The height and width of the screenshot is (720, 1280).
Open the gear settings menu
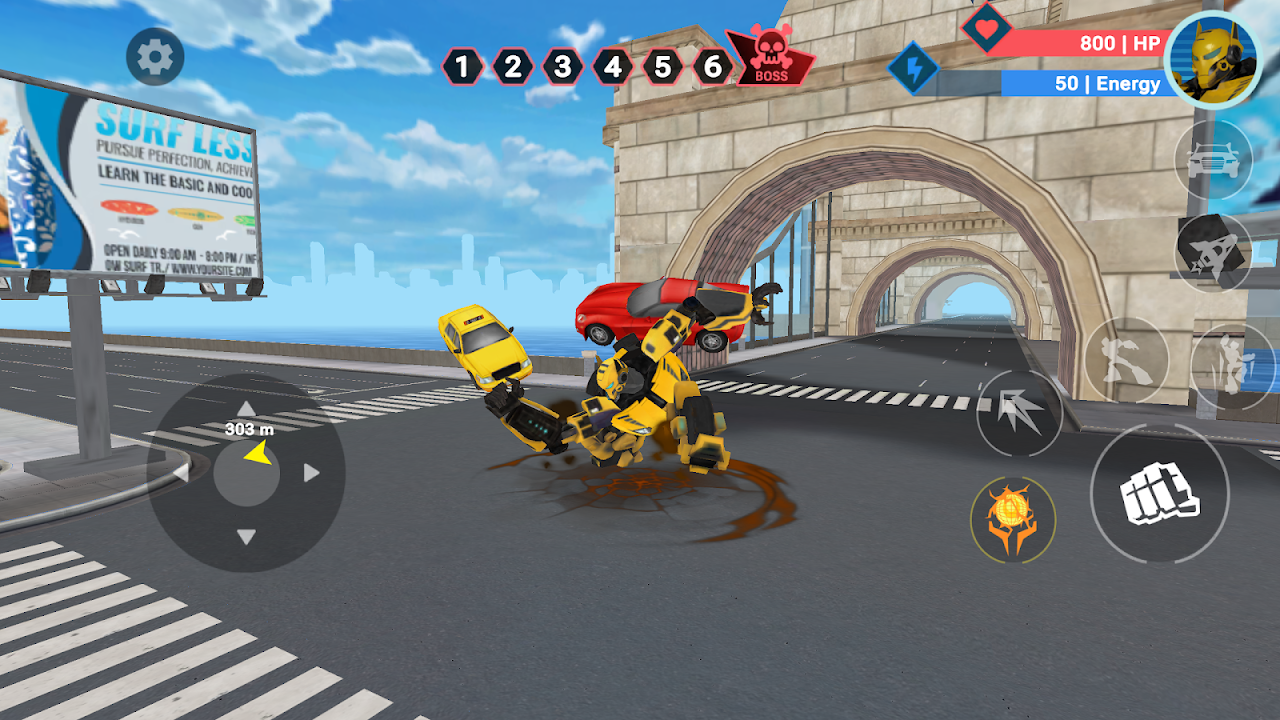[155, 57]
